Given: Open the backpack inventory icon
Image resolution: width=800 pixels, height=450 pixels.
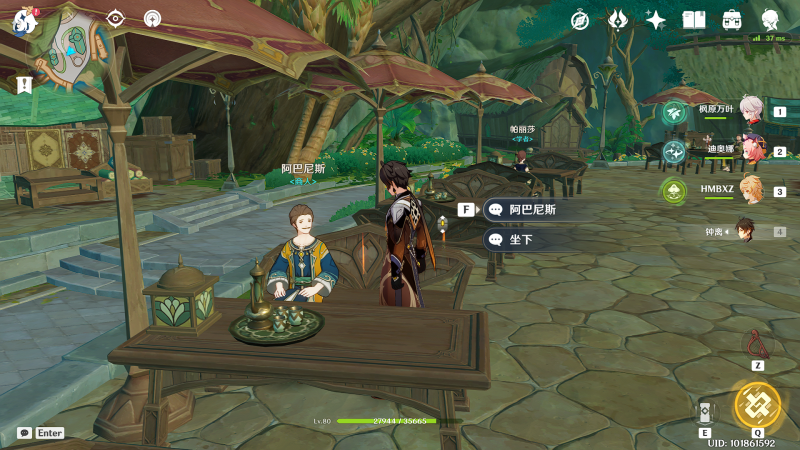Looking at the screenshot, I should 732,20.
